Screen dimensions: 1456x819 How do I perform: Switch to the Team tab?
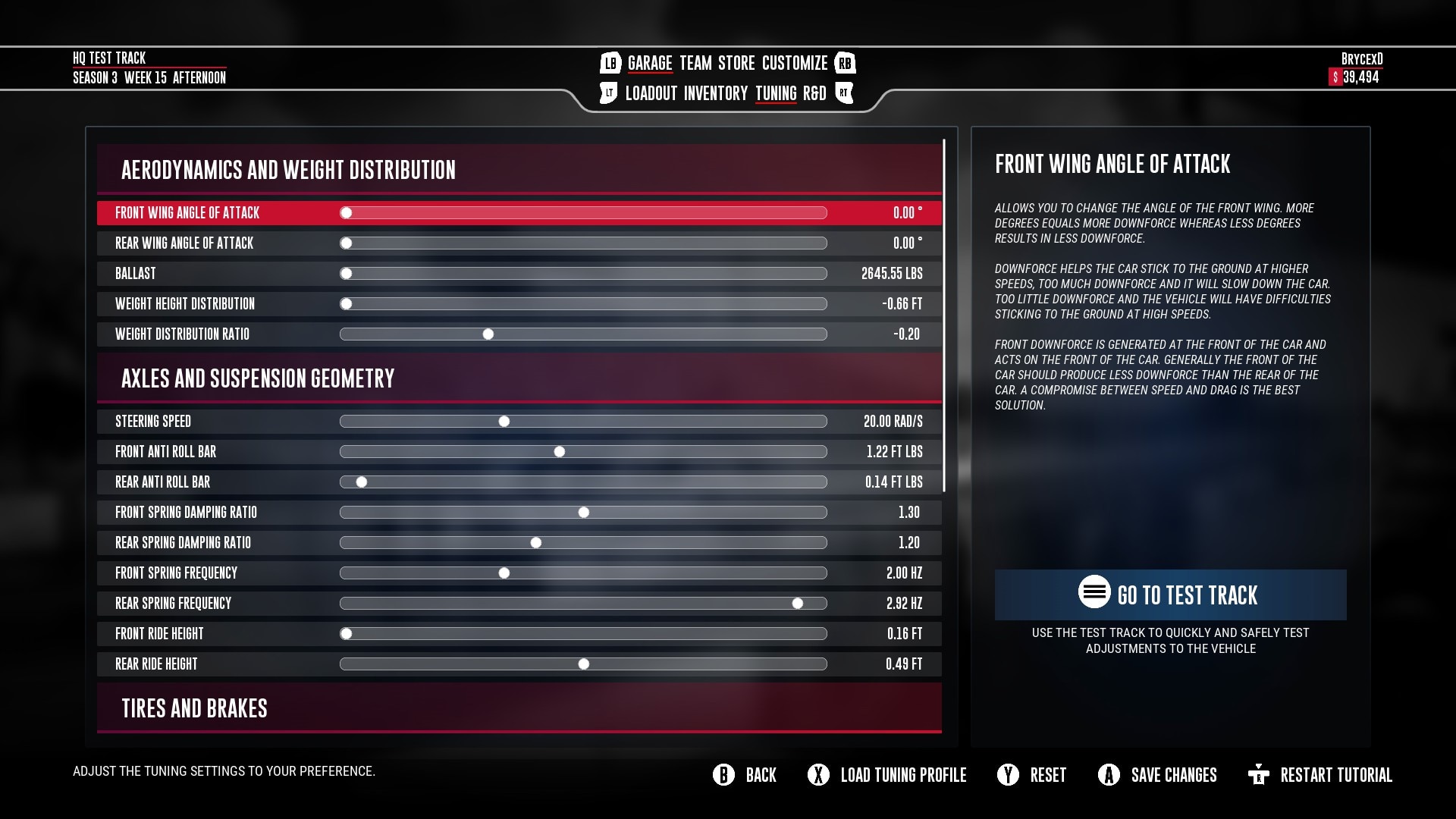pos(695,63)
